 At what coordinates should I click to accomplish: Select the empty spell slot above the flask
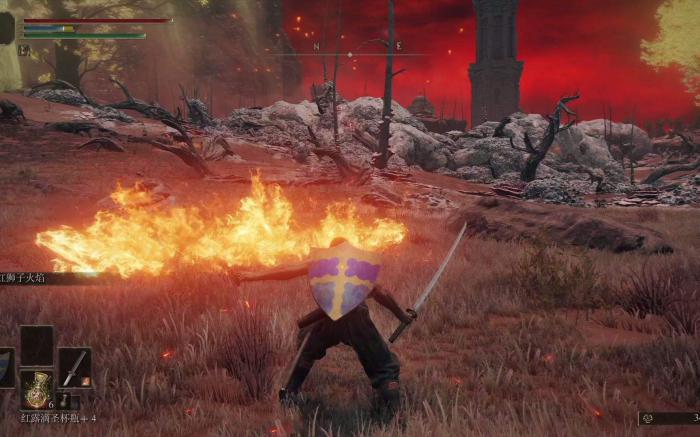(38, 346)
